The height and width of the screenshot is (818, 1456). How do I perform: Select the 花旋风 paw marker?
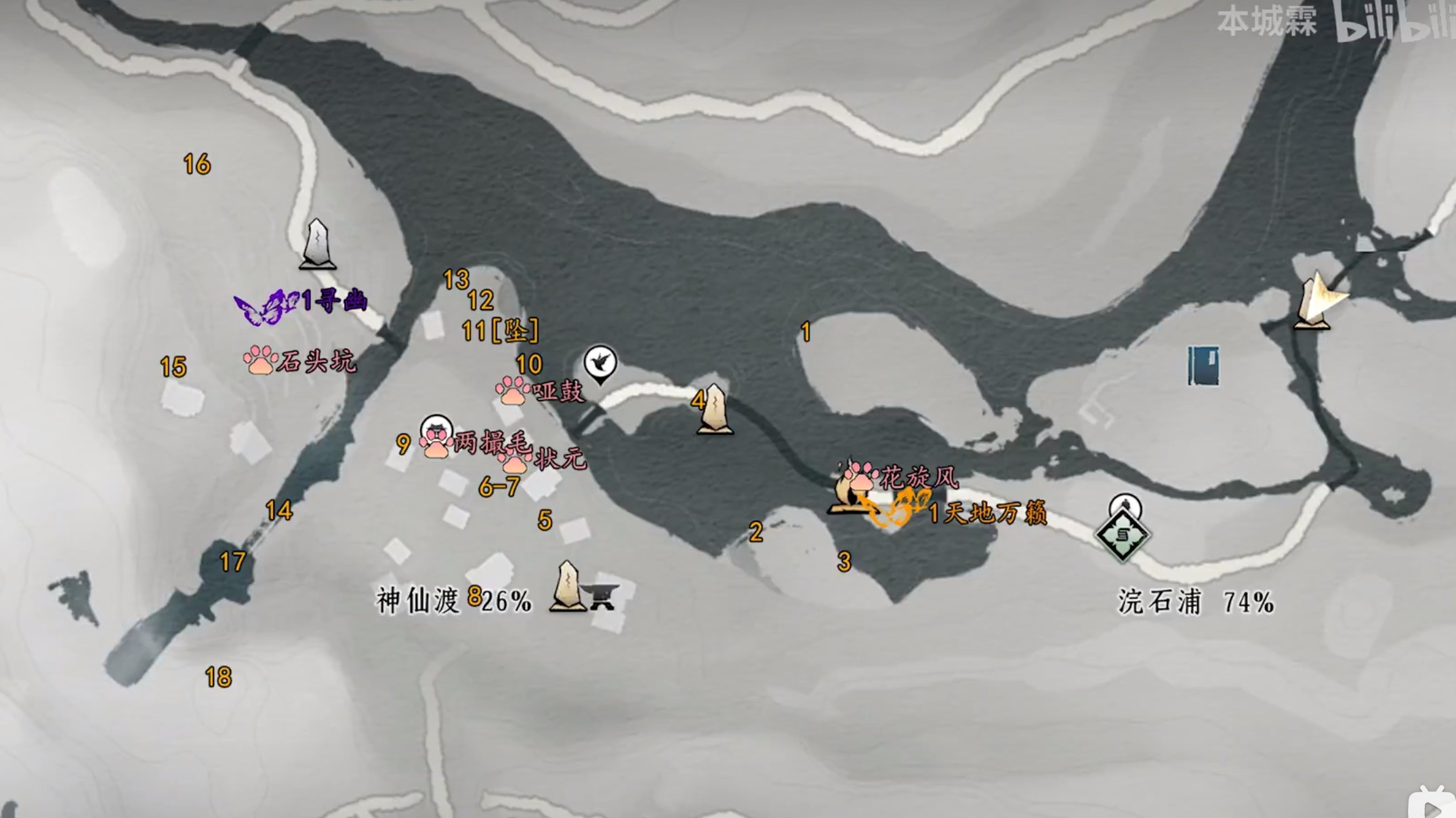click(x=861, y=476)
